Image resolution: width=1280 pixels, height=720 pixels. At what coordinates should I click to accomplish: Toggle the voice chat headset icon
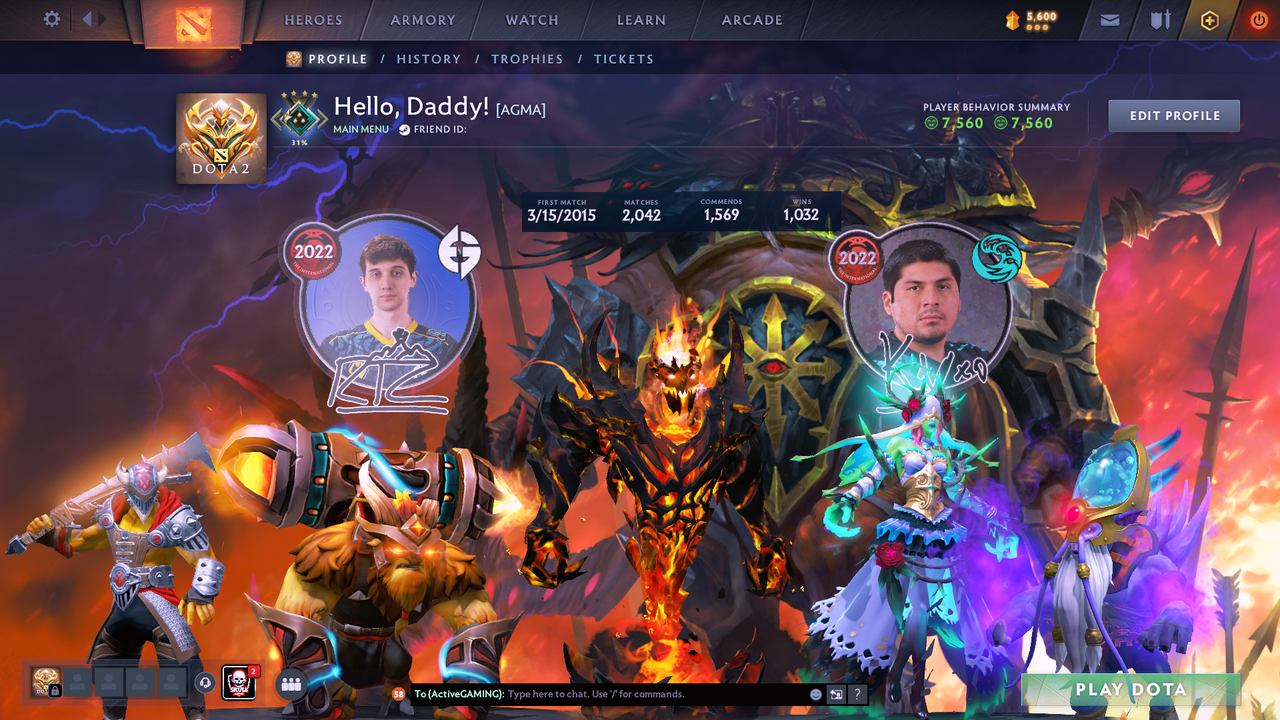pyautogui.click(x=203, y=684)
